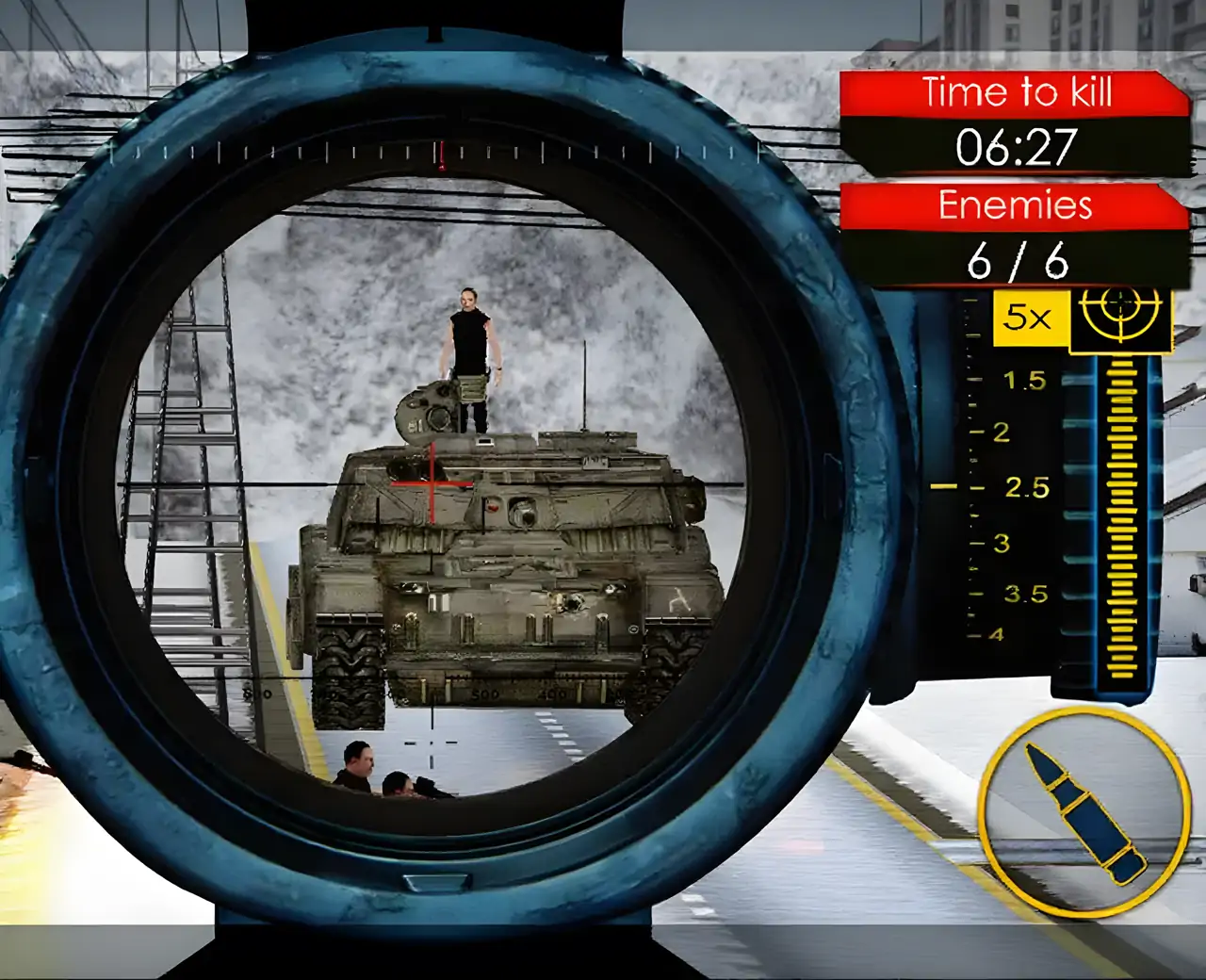Image resolution: width=1206 pixels, height=980 pixels.
Task: Click the 06:27 countdown timer
Action: [1018, 146]
